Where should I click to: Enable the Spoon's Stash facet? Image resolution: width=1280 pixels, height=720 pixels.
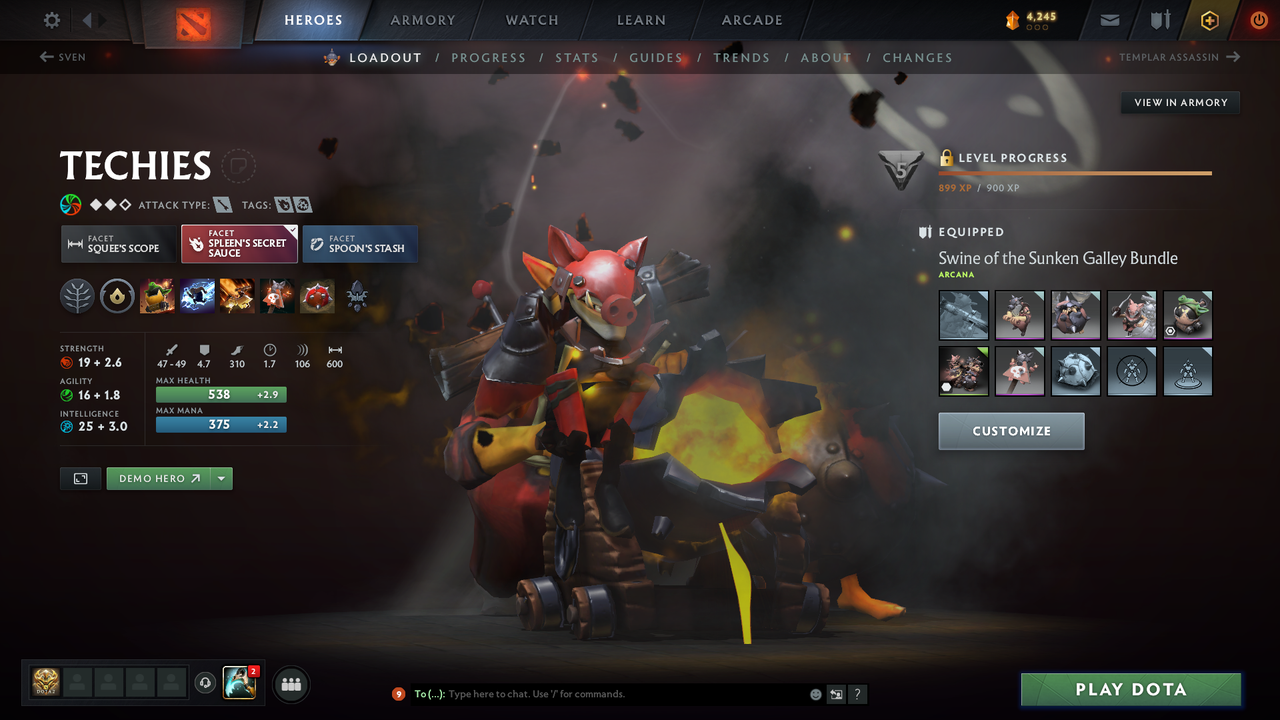pos(360,243)
